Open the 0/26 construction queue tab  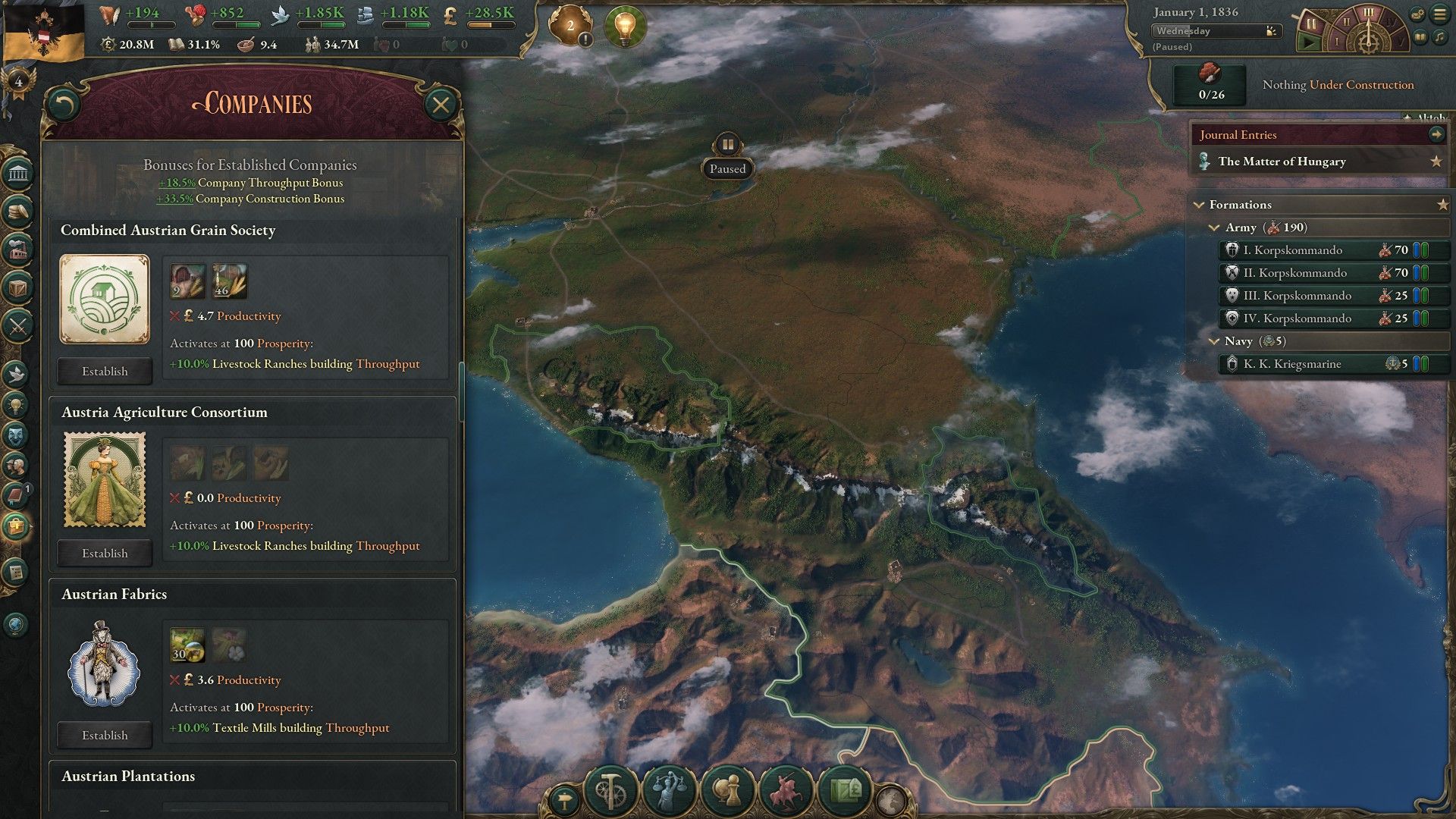[x=1208, y=84]
